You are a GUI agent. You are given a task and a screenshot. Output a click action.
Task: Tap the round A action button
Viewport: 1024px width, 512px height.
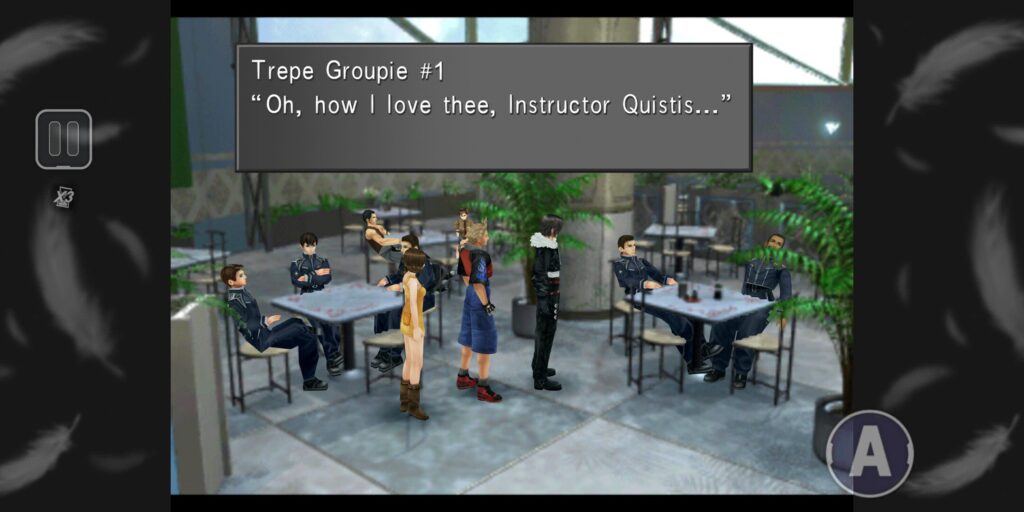(x=869, y=453)
